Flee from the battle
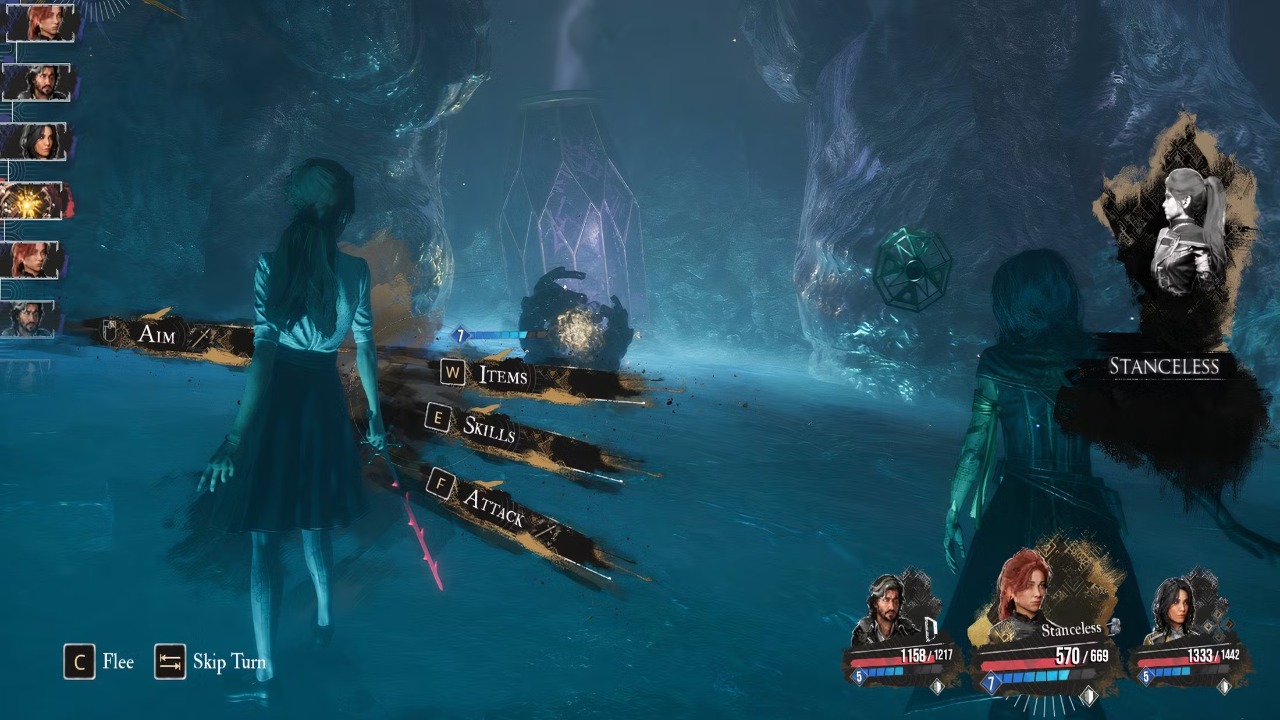Screen dimensions: 1280x720 tap(99, 662)
